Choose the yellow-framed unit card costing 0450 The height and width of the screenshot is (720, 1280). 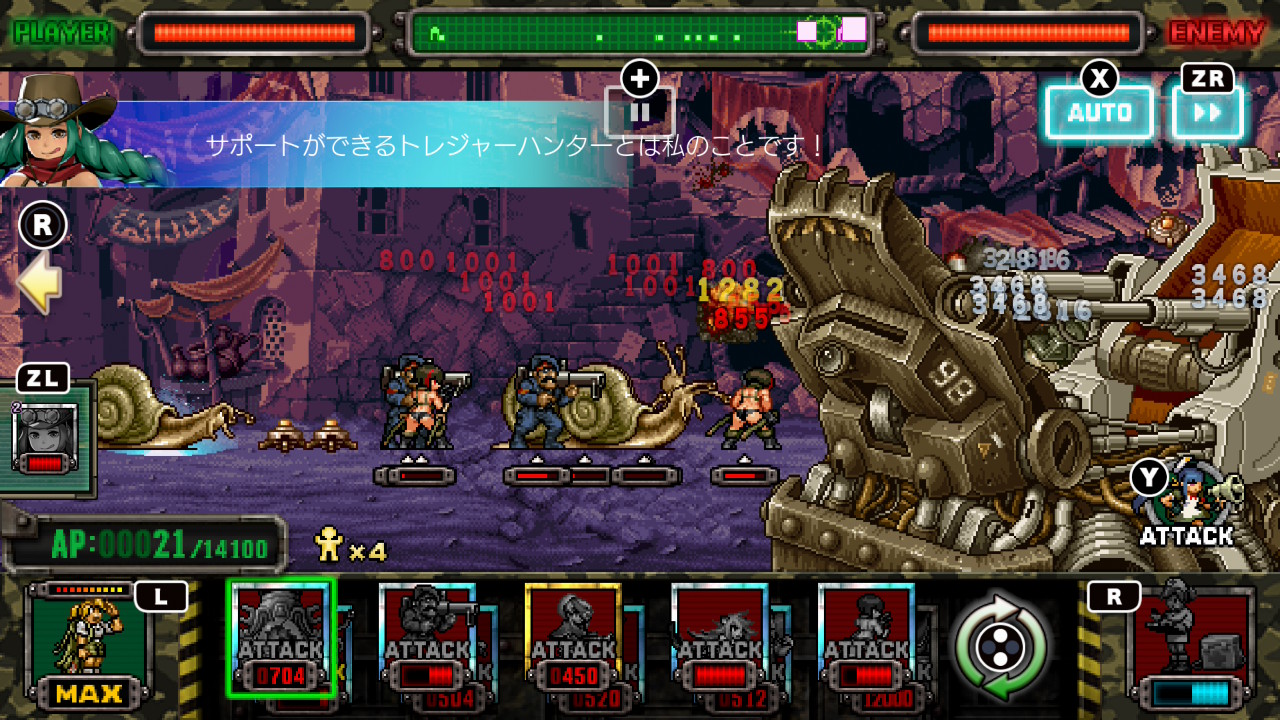click(x=573, y=637)
